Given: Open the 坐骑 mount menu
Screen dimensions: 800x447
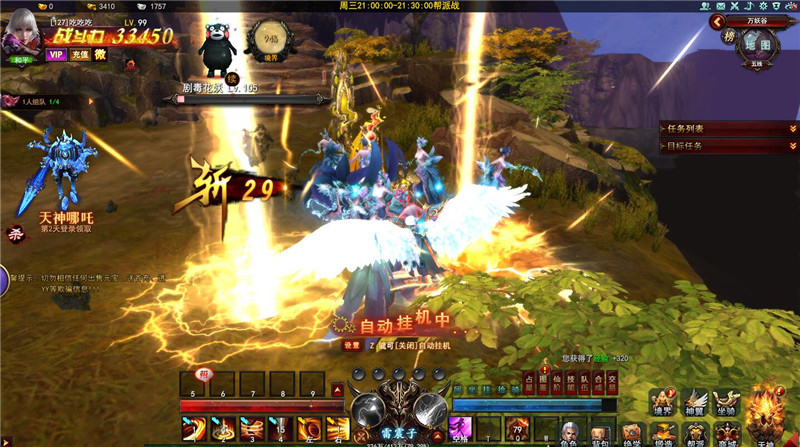Looking at the screenshot, I should pos(726,401).
